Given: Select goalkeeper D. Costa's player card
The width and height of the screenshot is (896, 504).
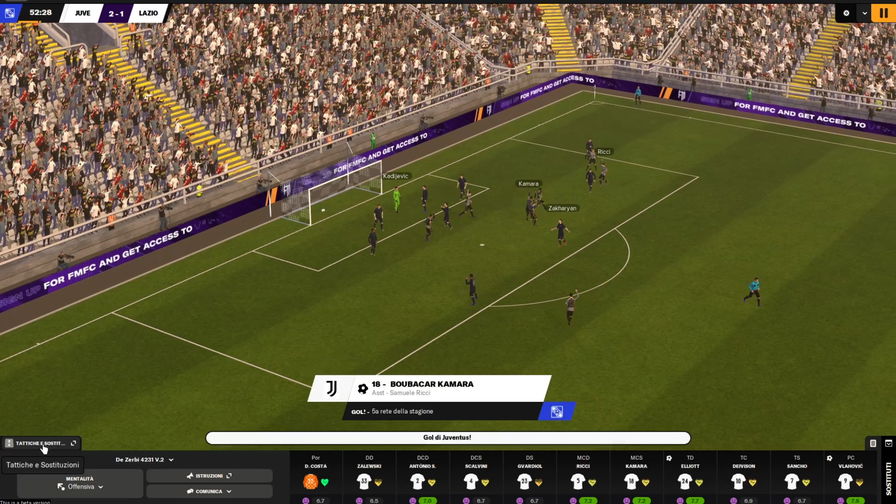Looking at the screenshot, I should point(316,477).
